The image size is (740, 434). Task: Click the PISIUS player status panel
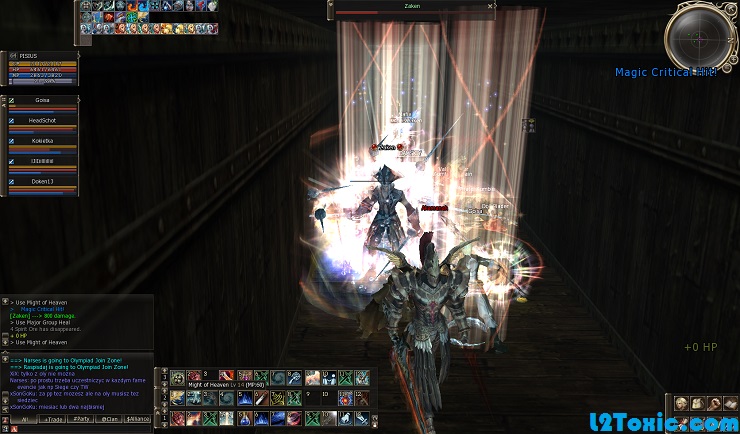(42, 66)
